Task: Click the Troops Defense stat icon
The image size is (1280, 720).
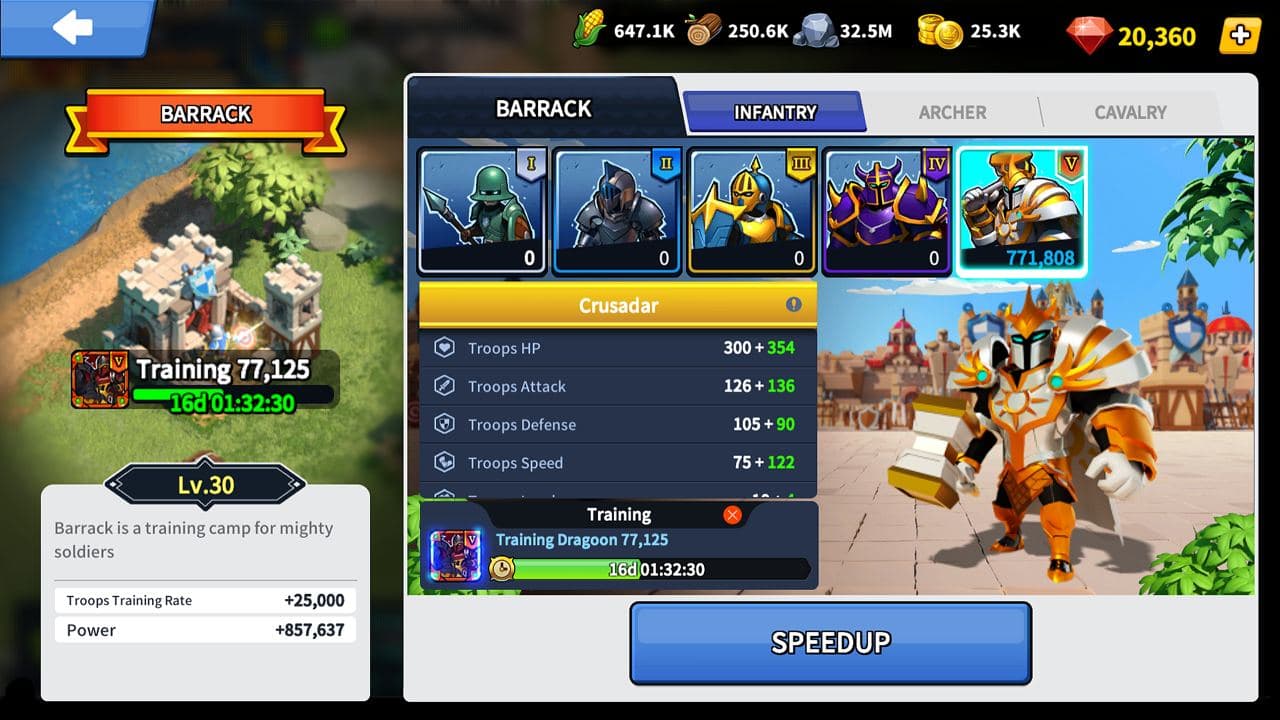Action: pos(445,424)
